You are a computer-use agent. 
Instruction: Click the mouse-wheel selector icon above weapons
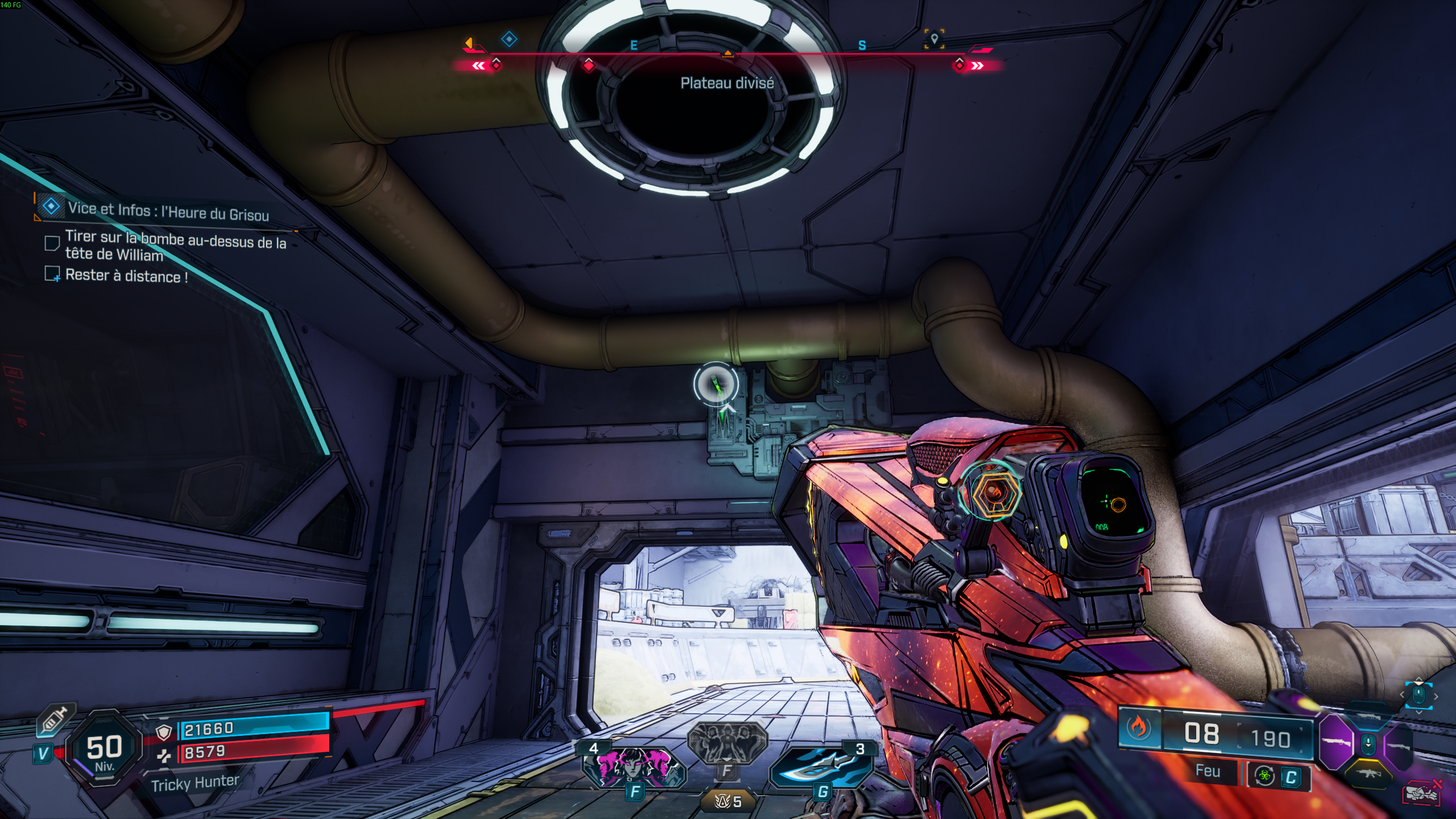point(1418,695)
